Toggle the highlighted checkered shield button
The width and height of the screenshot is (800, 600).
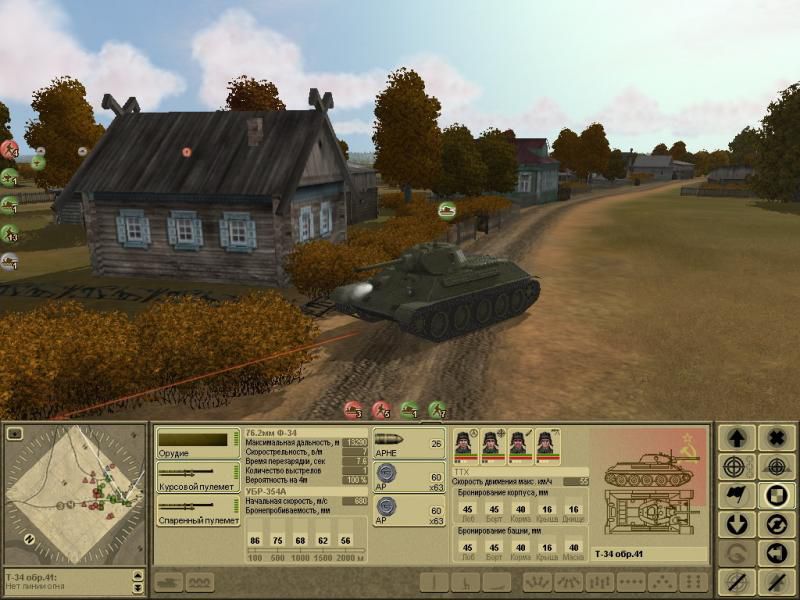(x=776, y=496)
